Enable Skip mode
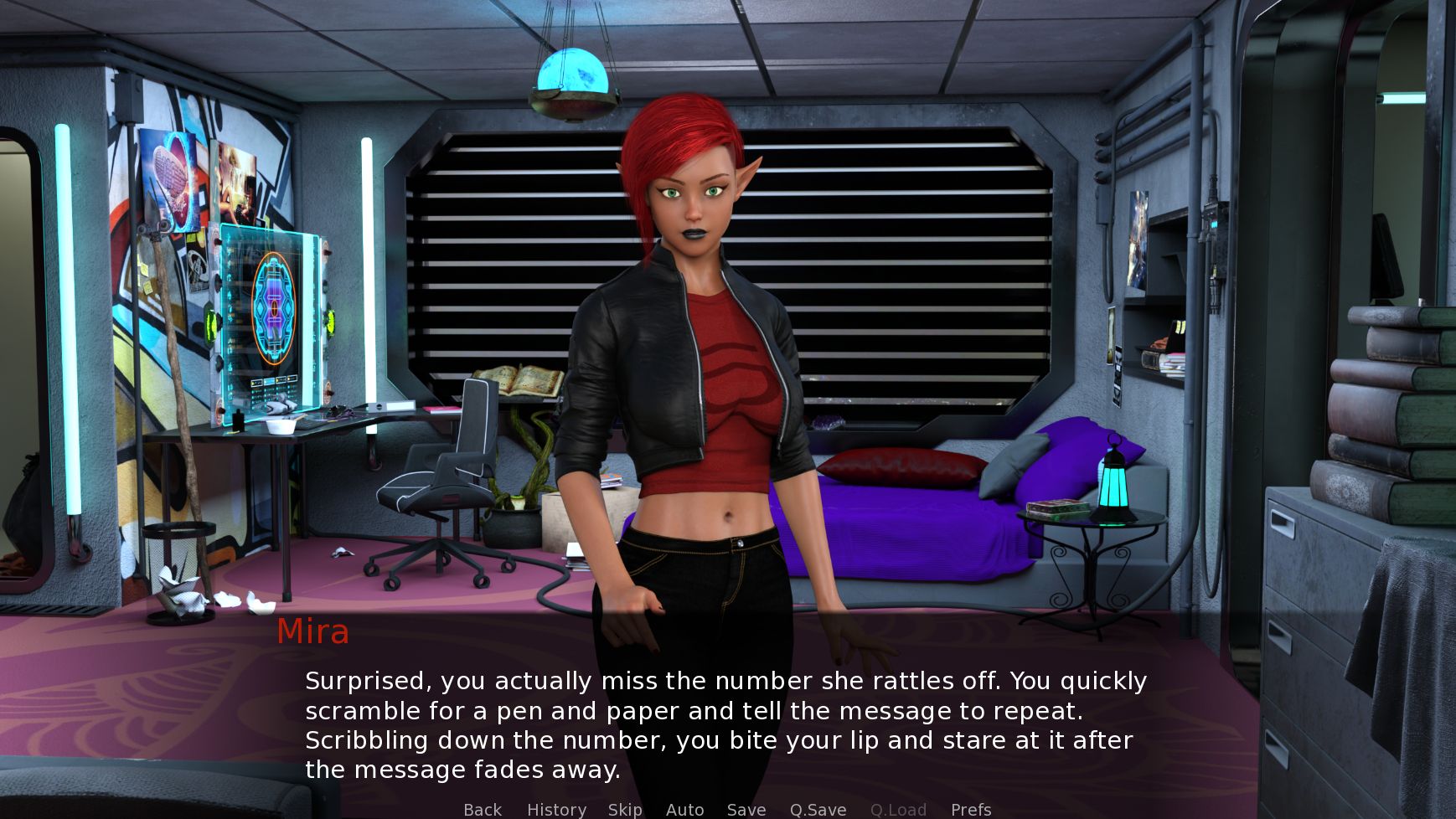Screen dimensions: 1456x819 point(625,809)
